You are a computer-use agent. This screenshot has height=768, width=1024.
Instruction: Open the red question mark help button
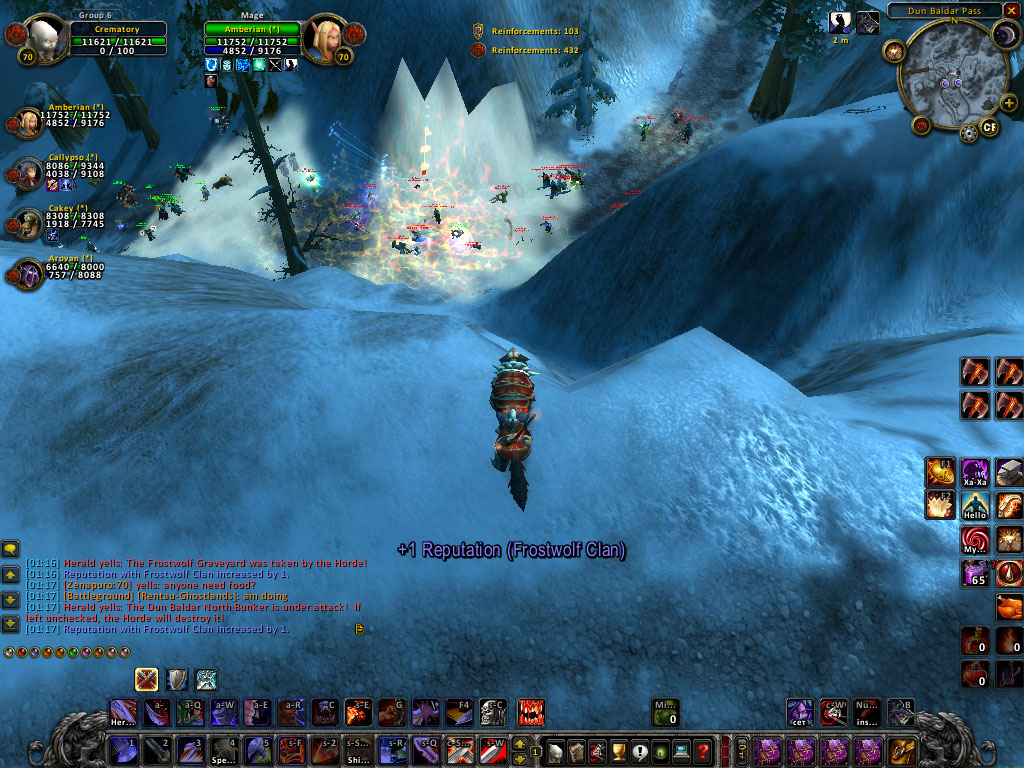[704, 750]
